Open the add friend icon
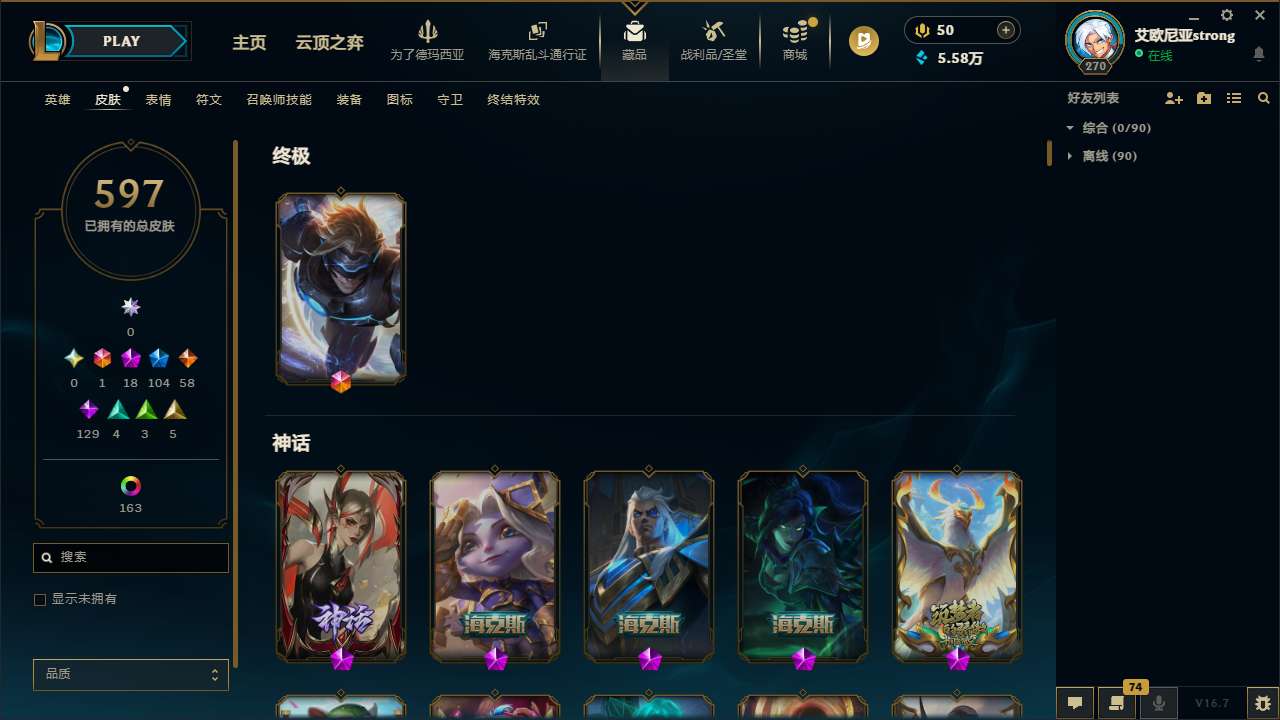1280x720 pixels. coord(1174,98)
